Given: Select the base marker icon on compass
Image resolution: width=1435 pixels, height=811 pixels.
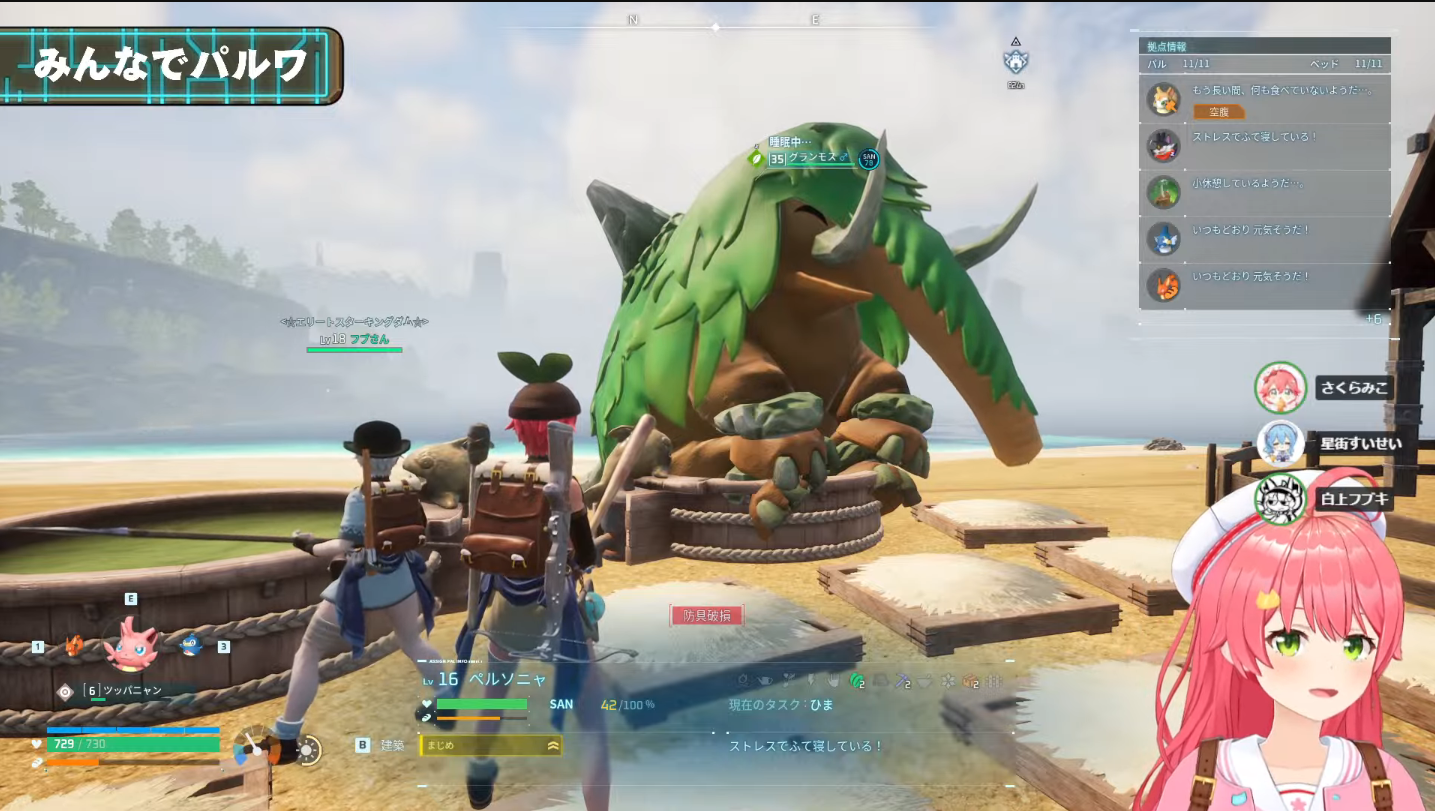Looking at the screenshot, I should [1016, 62].
